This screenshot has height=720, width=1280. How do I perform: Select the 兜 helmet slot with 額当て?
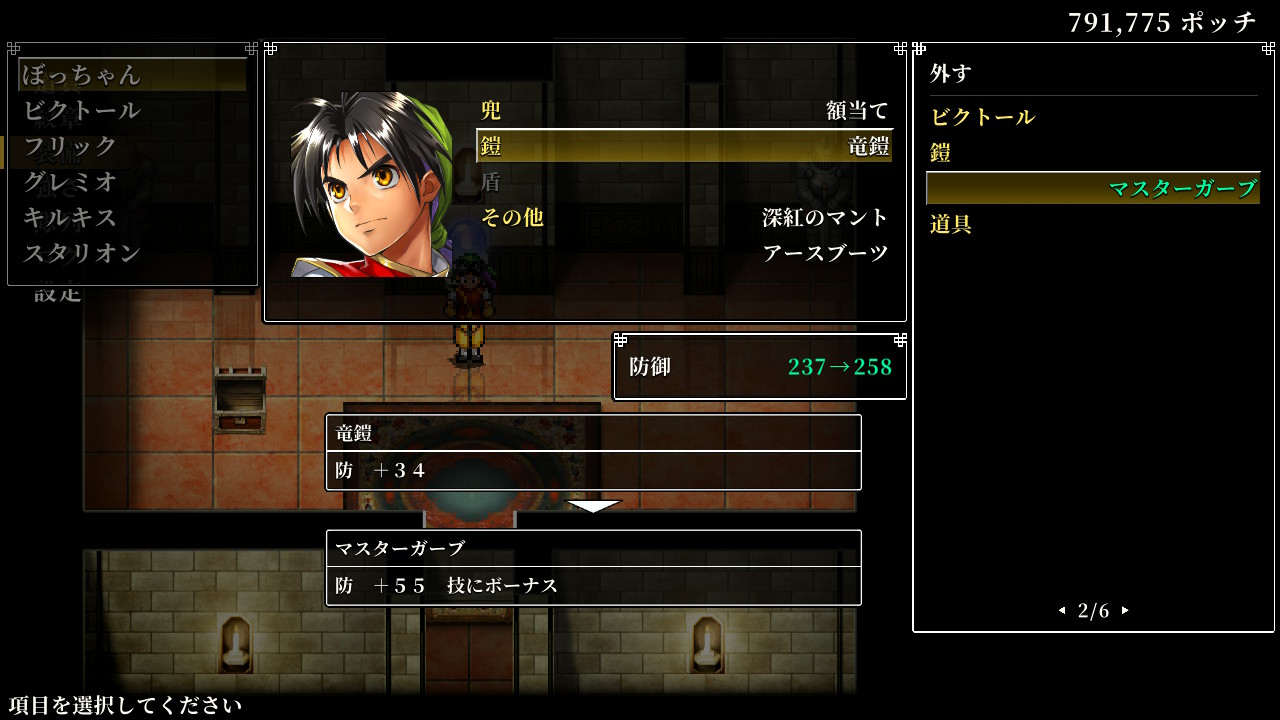coord(684,110)
